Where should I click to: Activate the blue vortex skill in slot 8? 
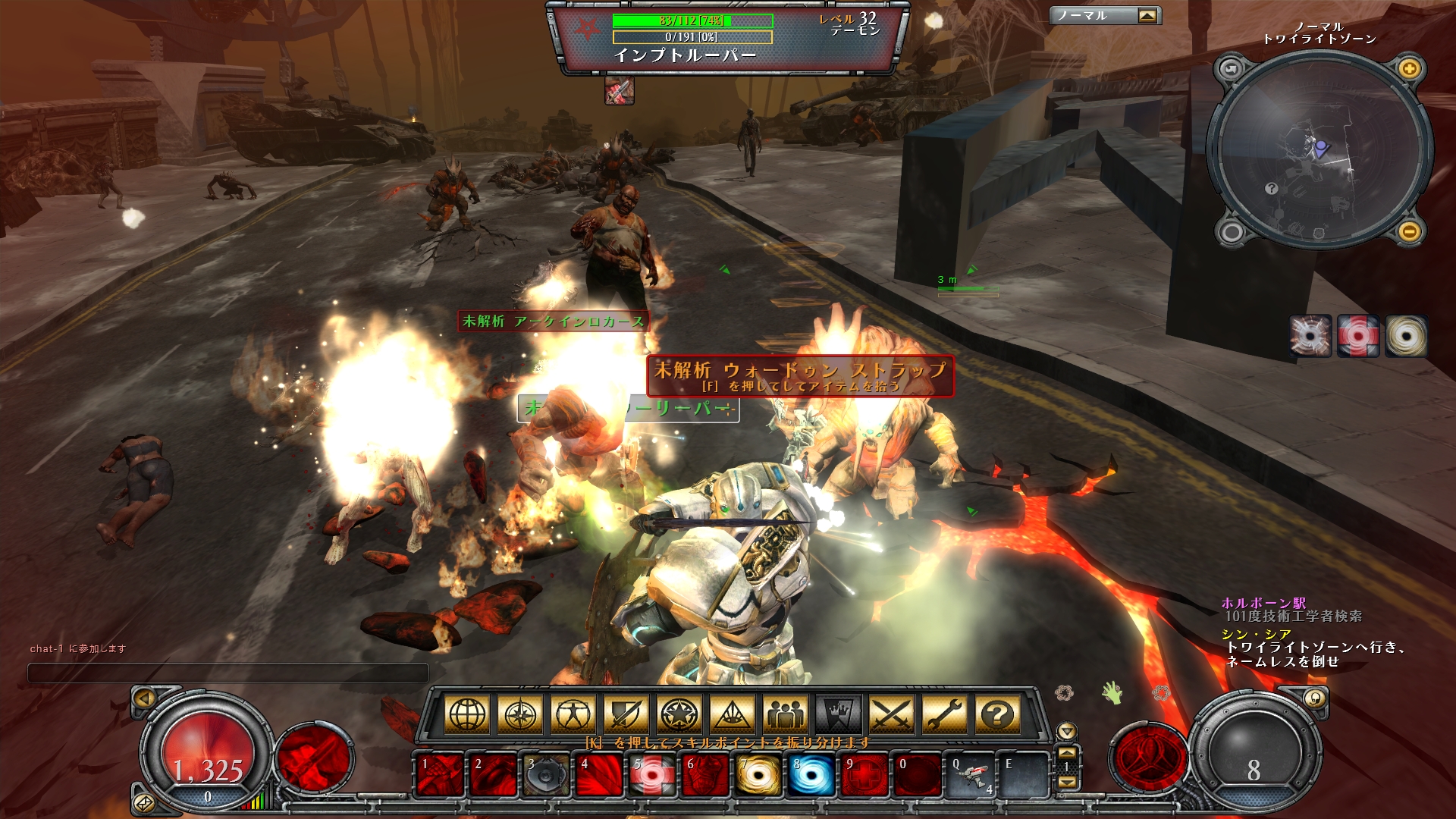pyautogui.click(x=811, y=776)
